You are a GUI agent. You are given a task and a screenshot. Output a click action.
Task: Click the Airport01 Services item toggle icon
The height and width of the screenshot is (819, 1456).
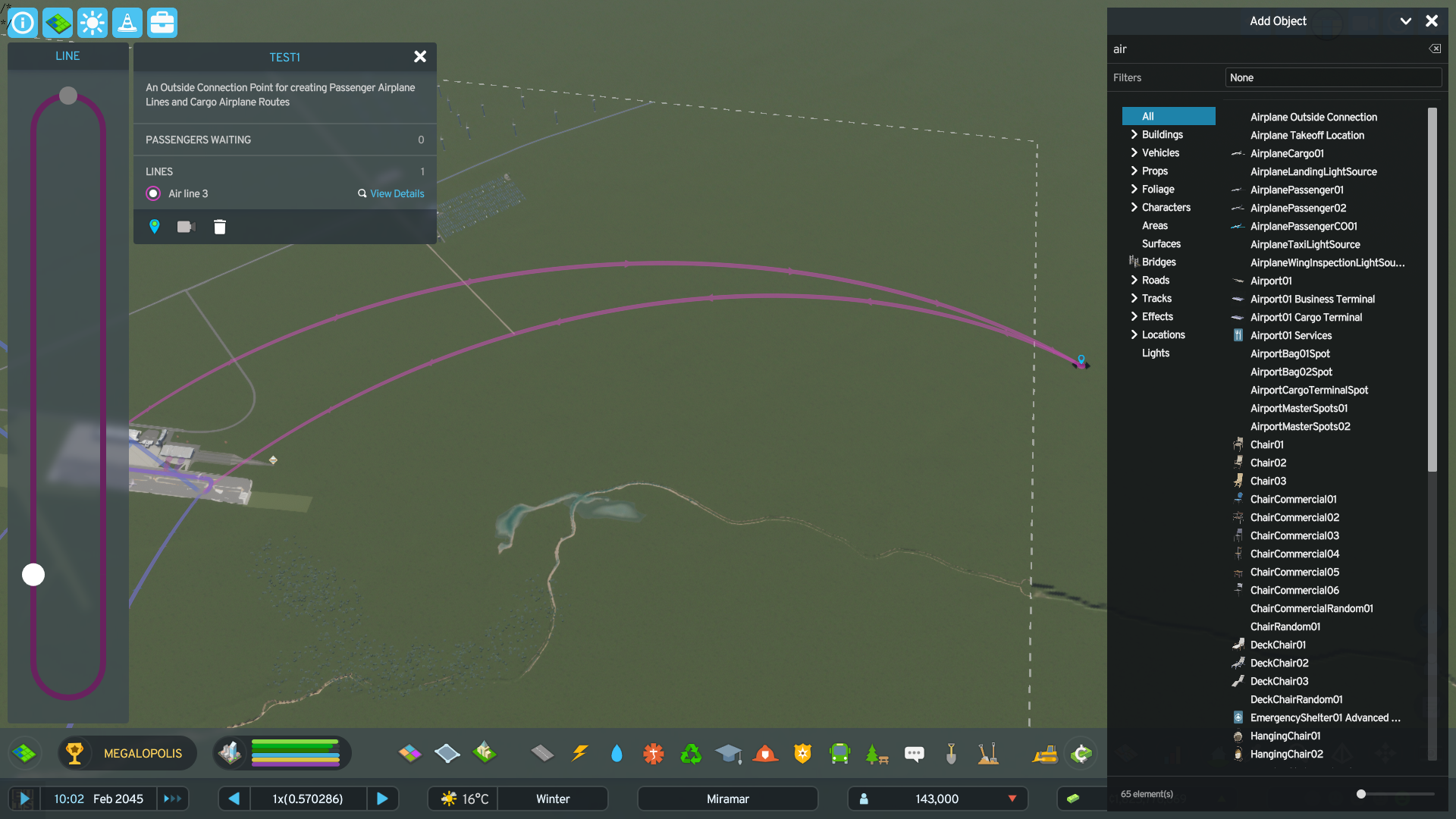[x=1238, y=335]
